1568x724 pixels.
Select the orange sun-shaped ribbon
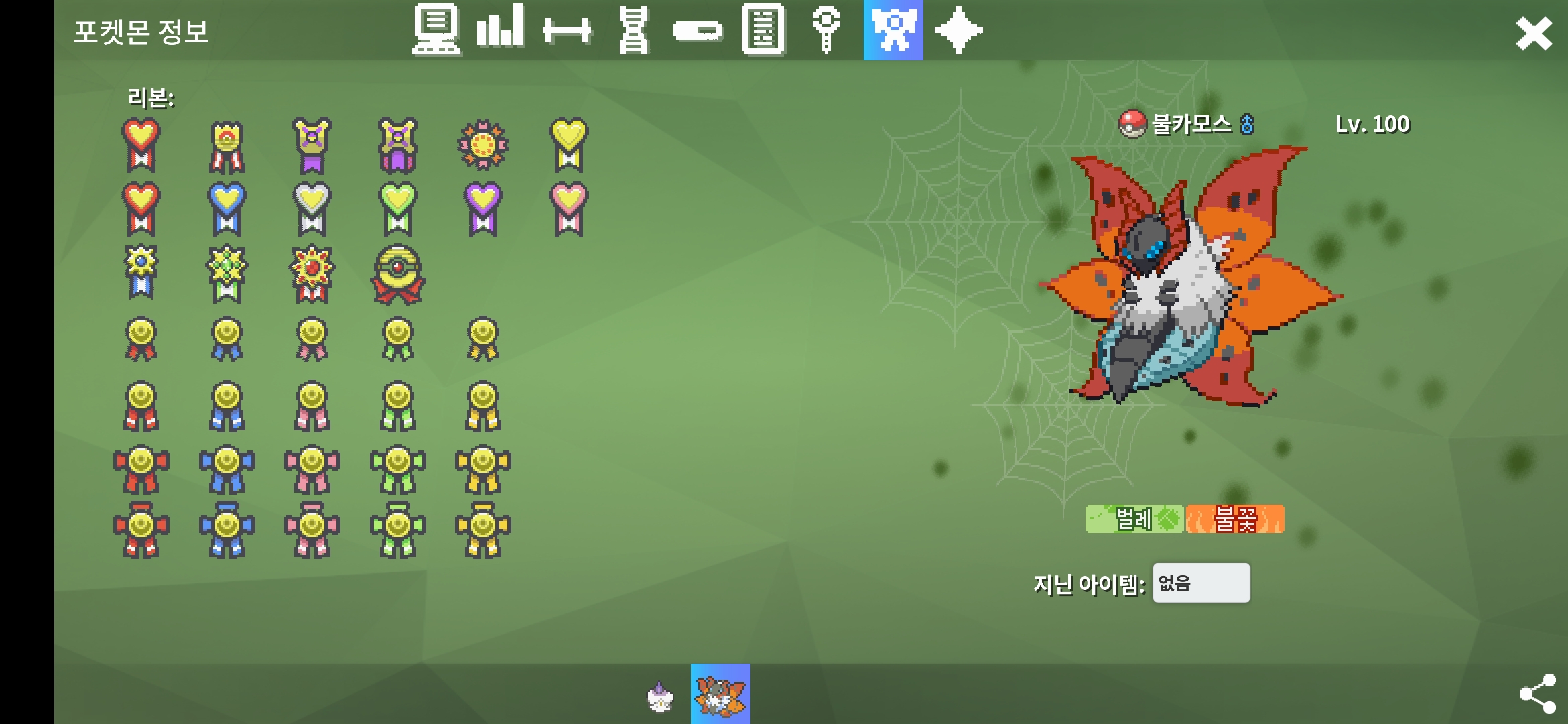click(482, 144)
